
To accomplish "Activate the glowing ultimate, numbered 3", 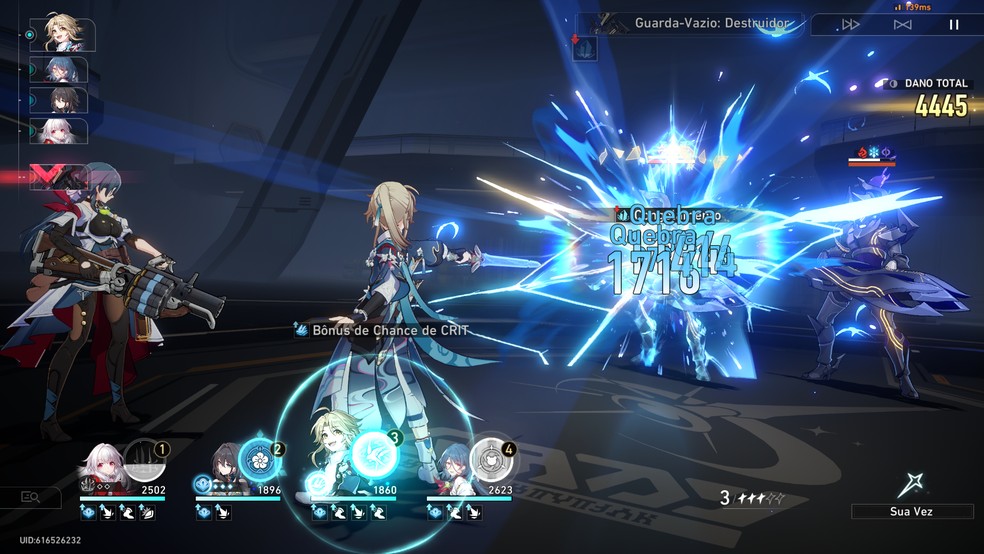I will tap(374, 455).
